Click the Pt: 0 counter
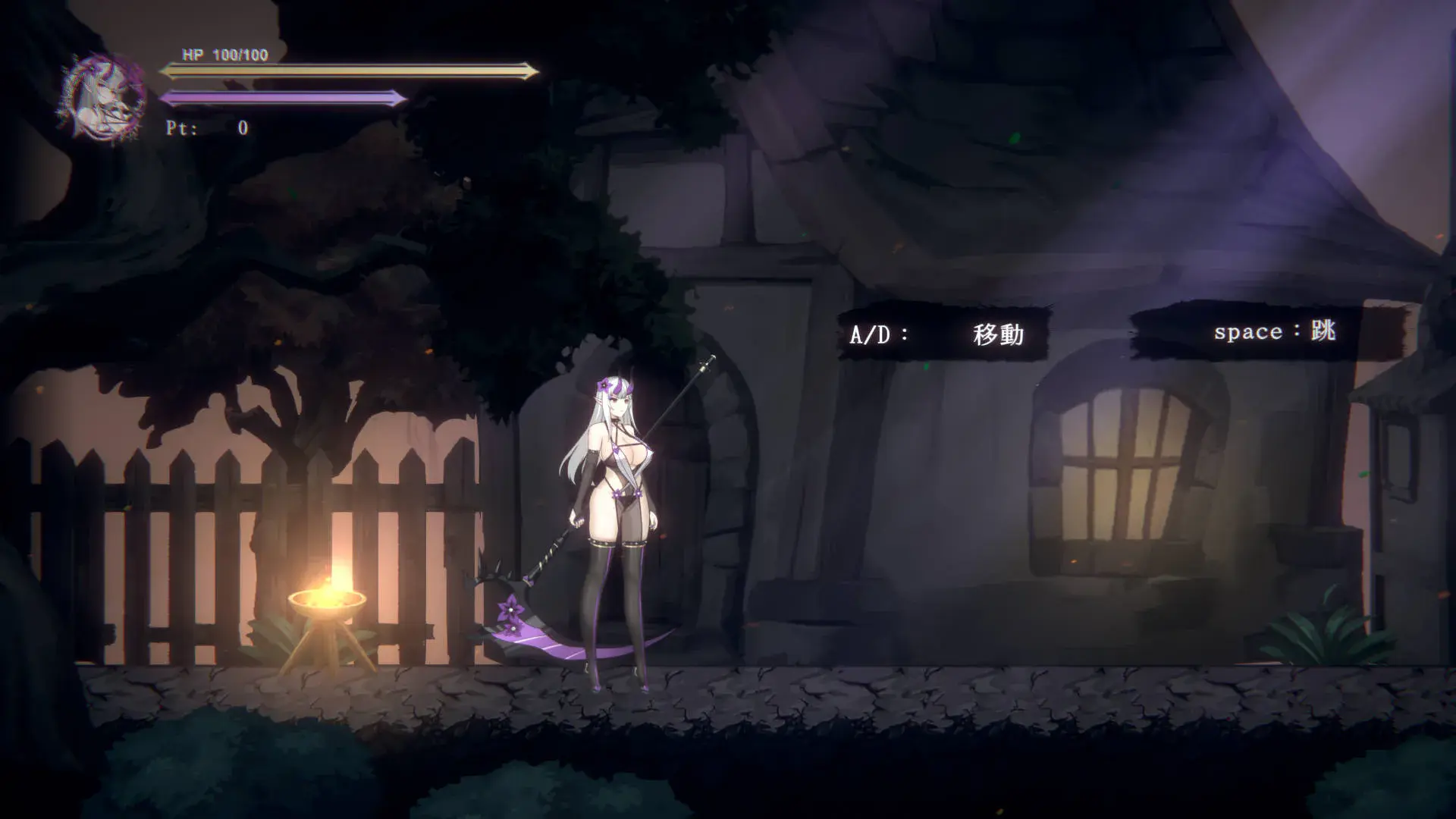 coord(205,126)
